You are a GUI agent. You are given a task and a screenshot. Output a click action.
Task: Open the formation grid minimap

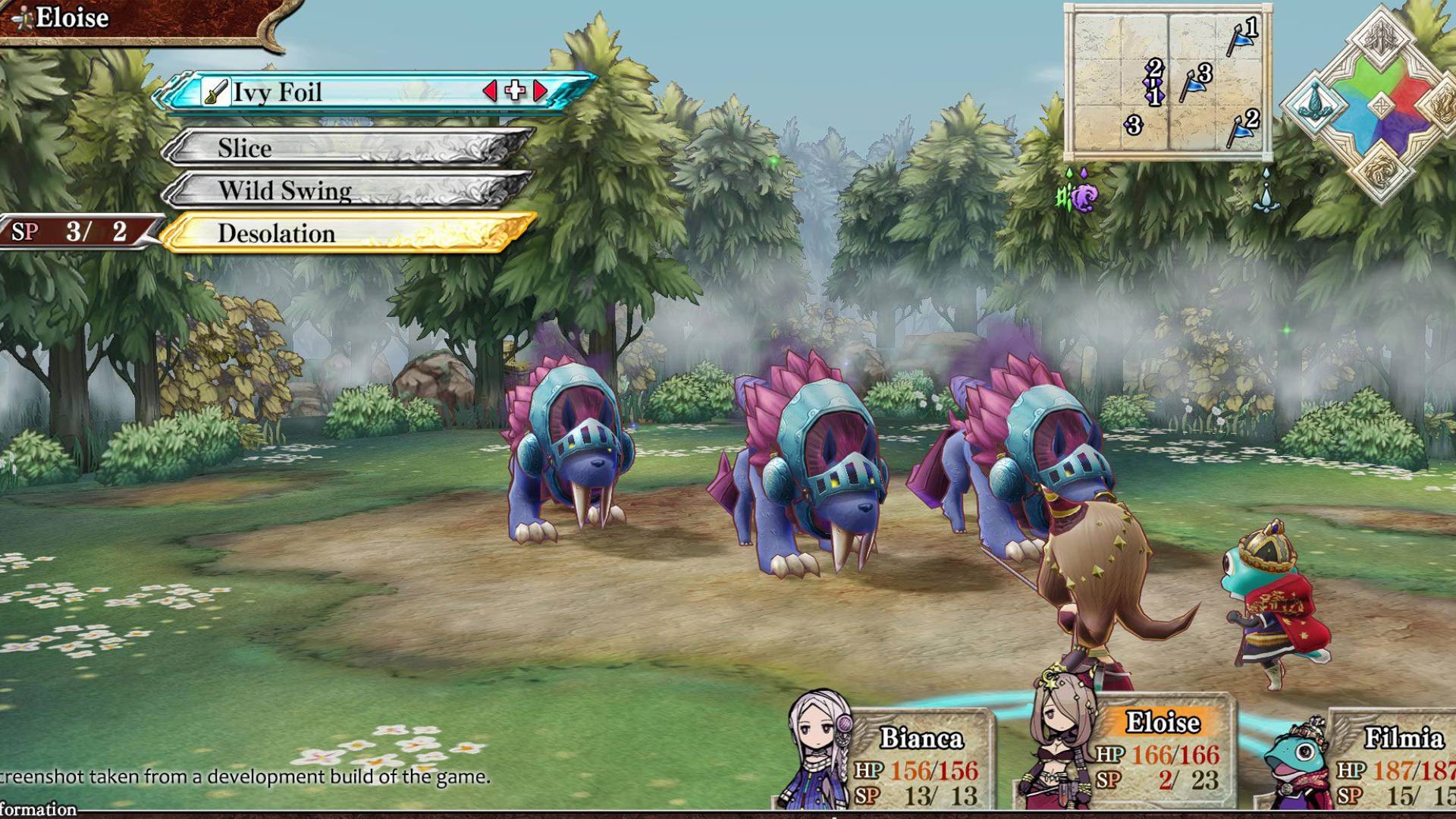[1168, 82]
